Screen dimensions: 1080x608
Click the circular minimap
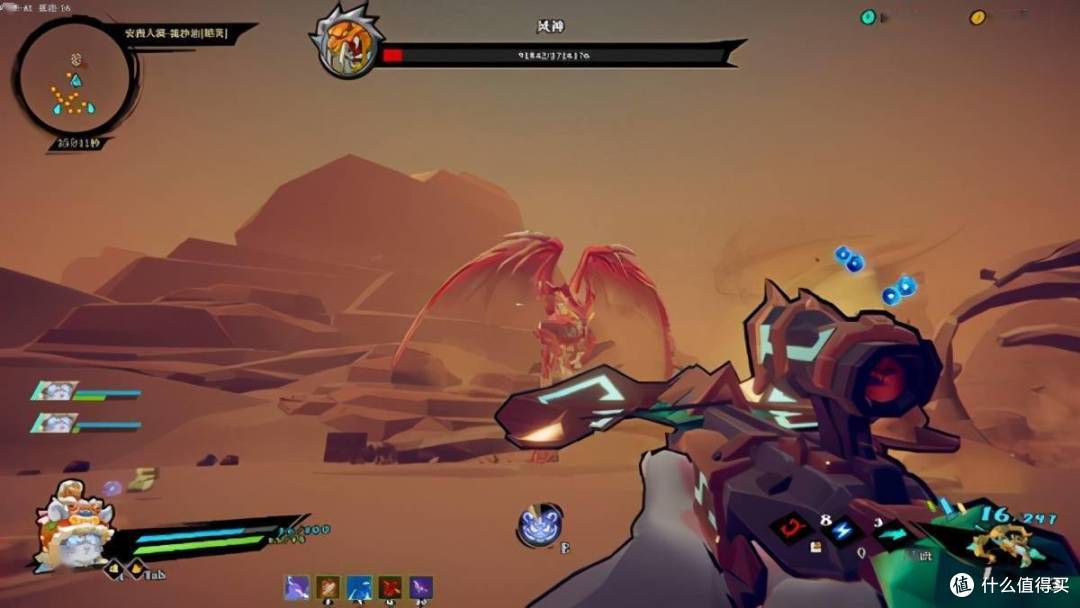click(73, 78)
